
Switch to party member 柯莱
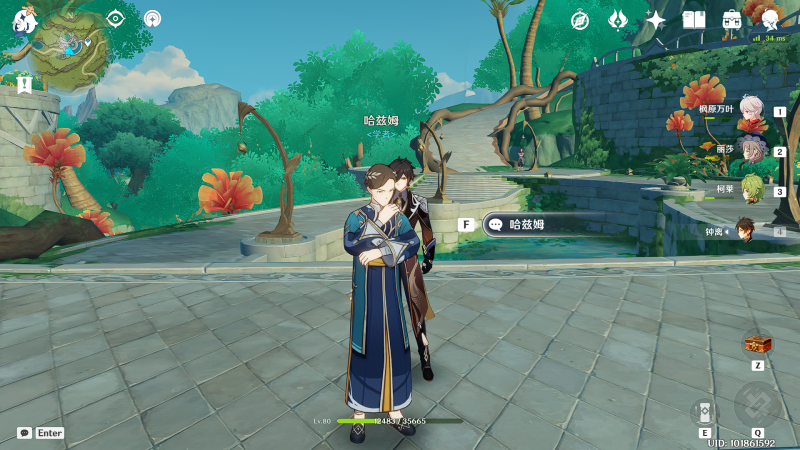click(751, 190)
